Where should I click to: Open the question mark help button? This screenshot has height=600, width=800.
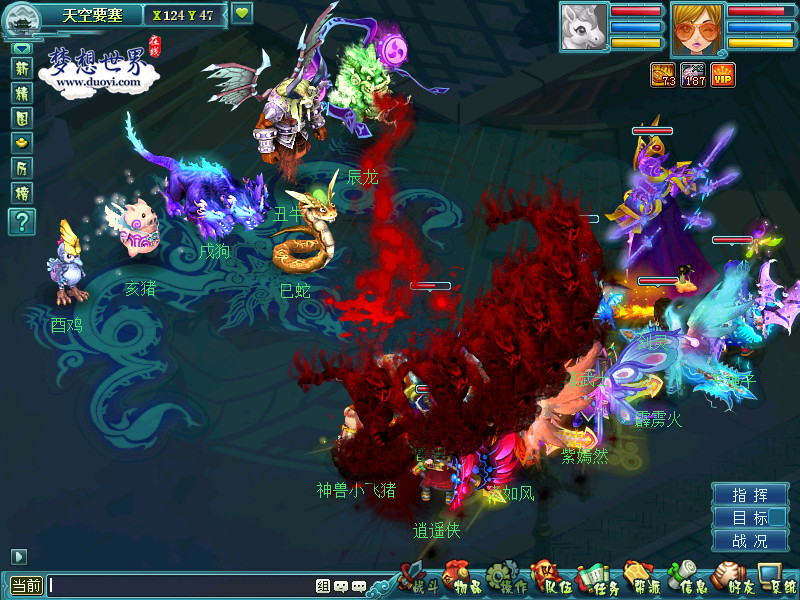tap(22, 222)
